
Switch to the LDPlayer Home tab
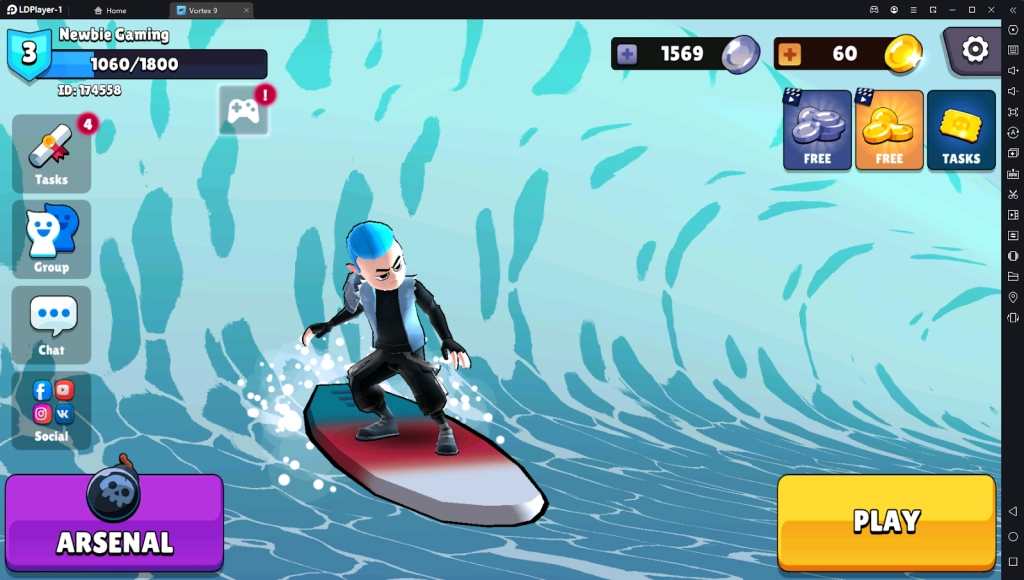[x=110, y=10]
